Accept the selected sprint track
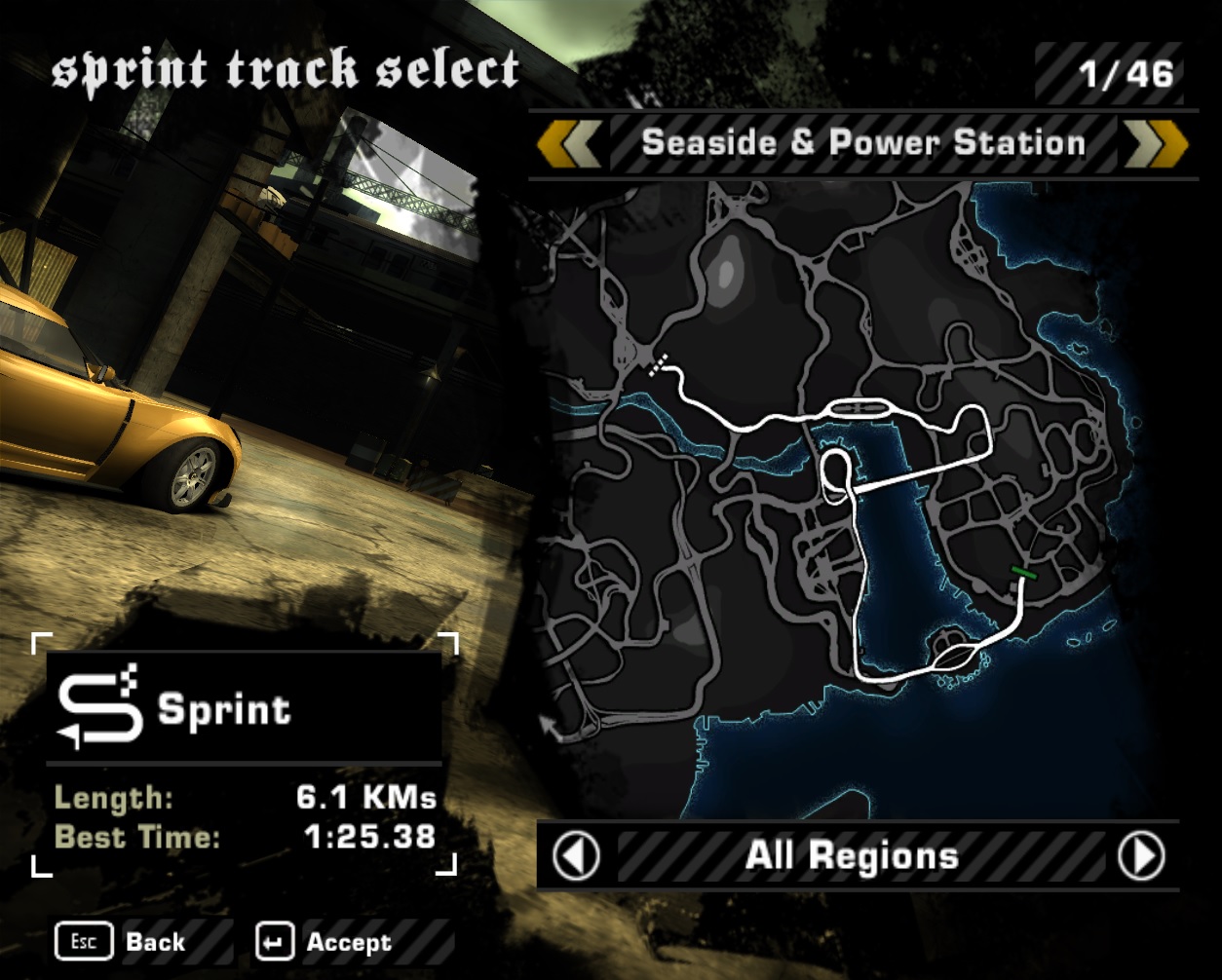The image size is (1222, 980). pyautogui.click(x=325, y=942)
